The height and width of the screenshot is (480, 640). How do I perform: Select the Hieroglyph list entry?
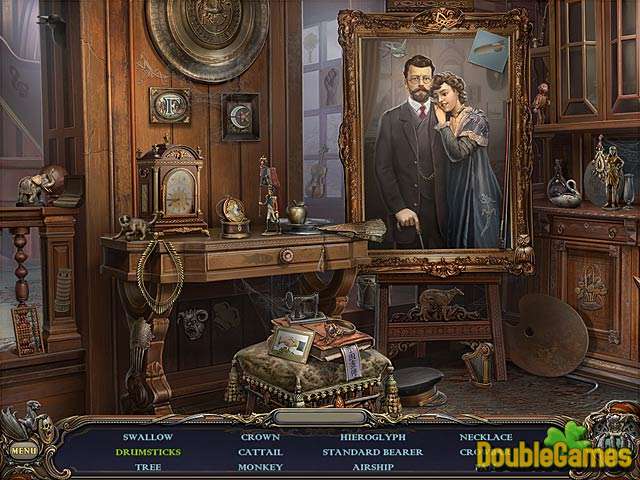coord(370,437)
